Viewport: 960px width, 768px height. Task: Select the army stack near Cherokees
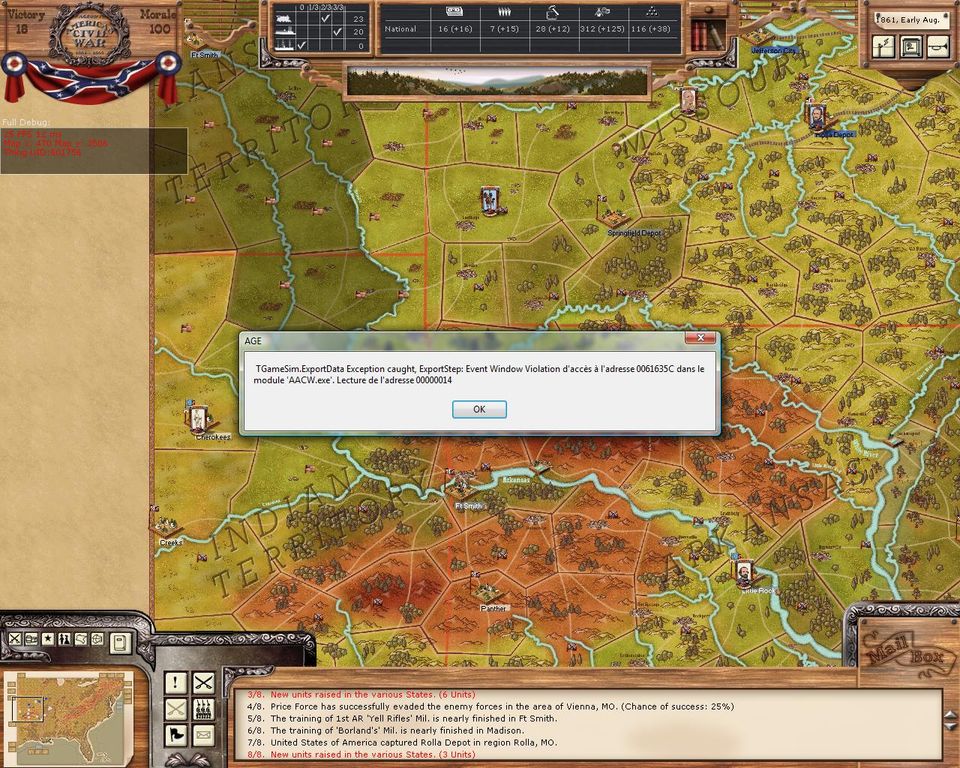[x=198, y=417]
